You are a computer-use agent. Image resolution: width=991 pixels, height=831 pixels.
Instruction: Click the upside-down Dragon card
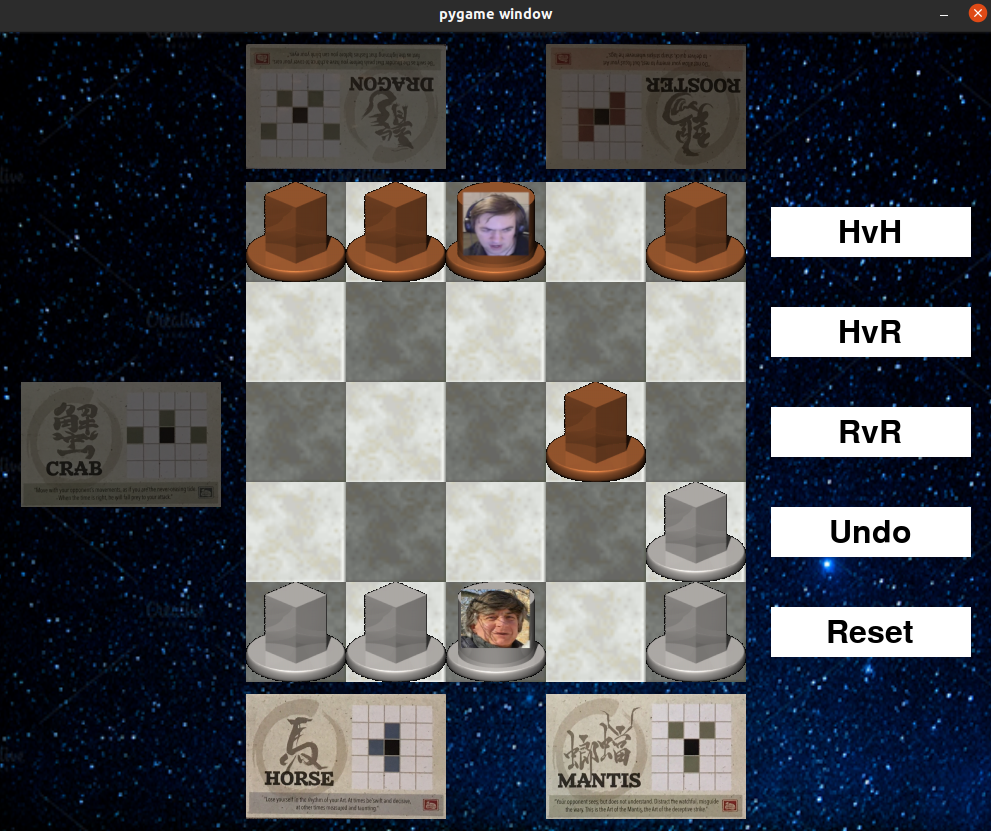click(346, 107)
